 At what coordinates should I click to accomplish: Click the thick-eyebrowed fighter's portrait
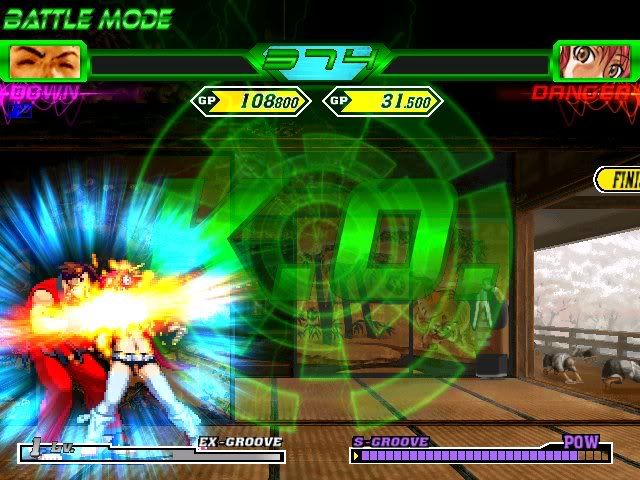[x=45, y=61]
